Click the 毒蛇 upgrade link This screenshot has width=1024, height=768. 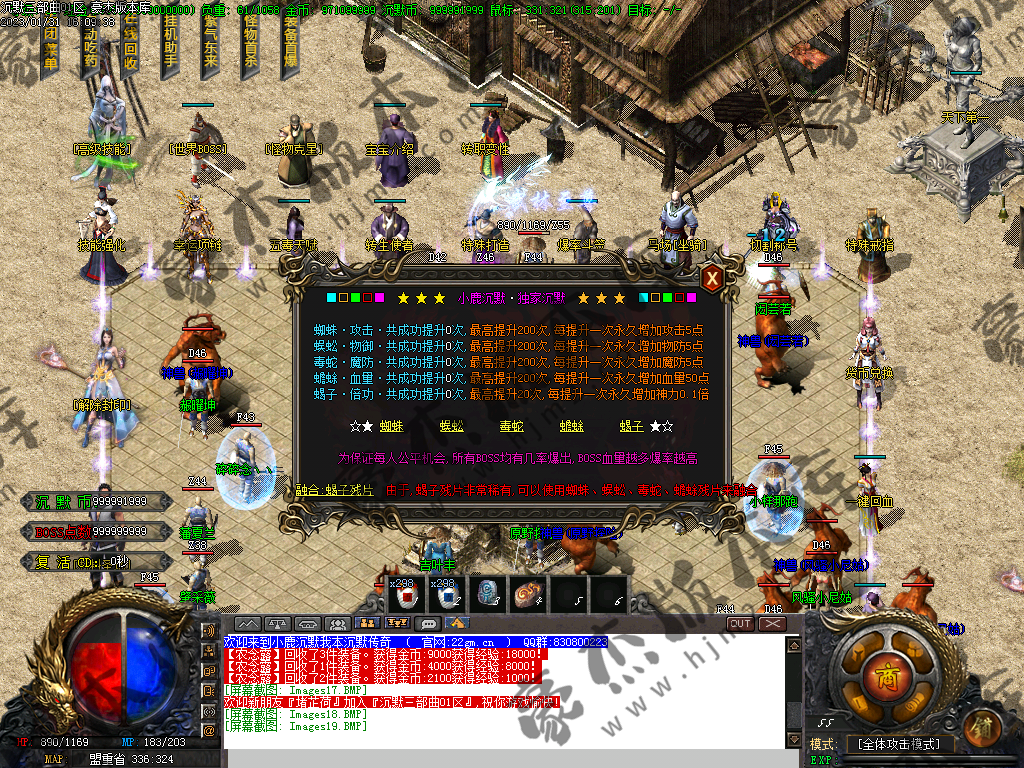click(511, 426)
